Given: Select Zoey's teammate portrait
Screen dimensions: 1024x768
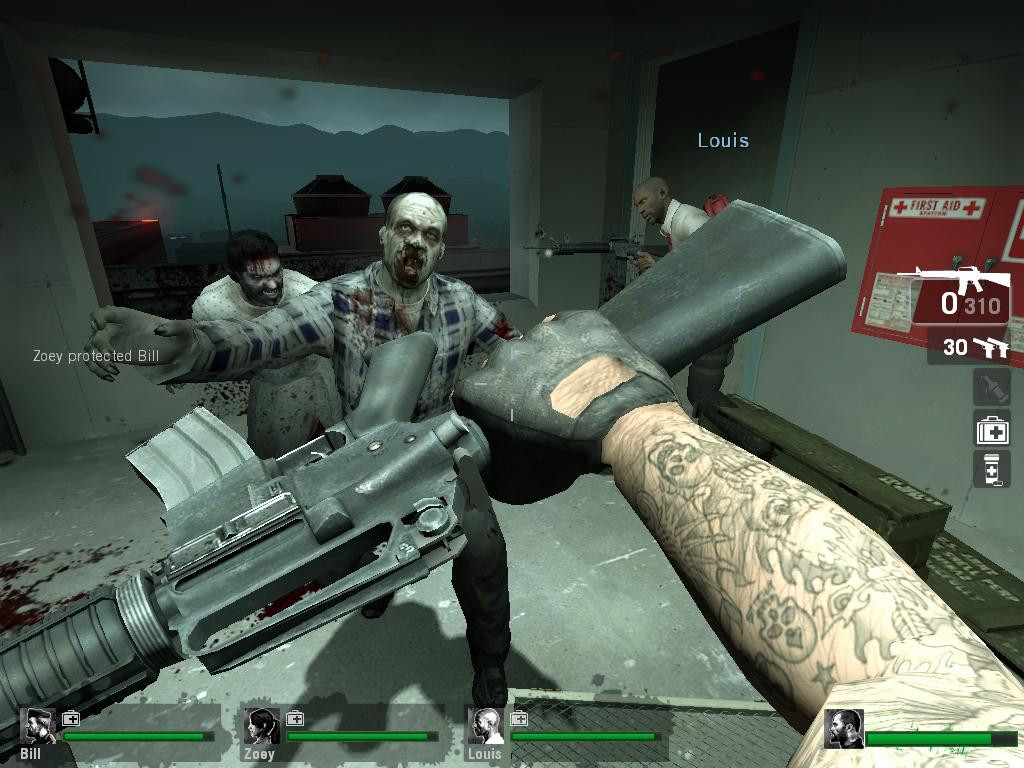Looking at the screenshot, I should pos(262,726).
